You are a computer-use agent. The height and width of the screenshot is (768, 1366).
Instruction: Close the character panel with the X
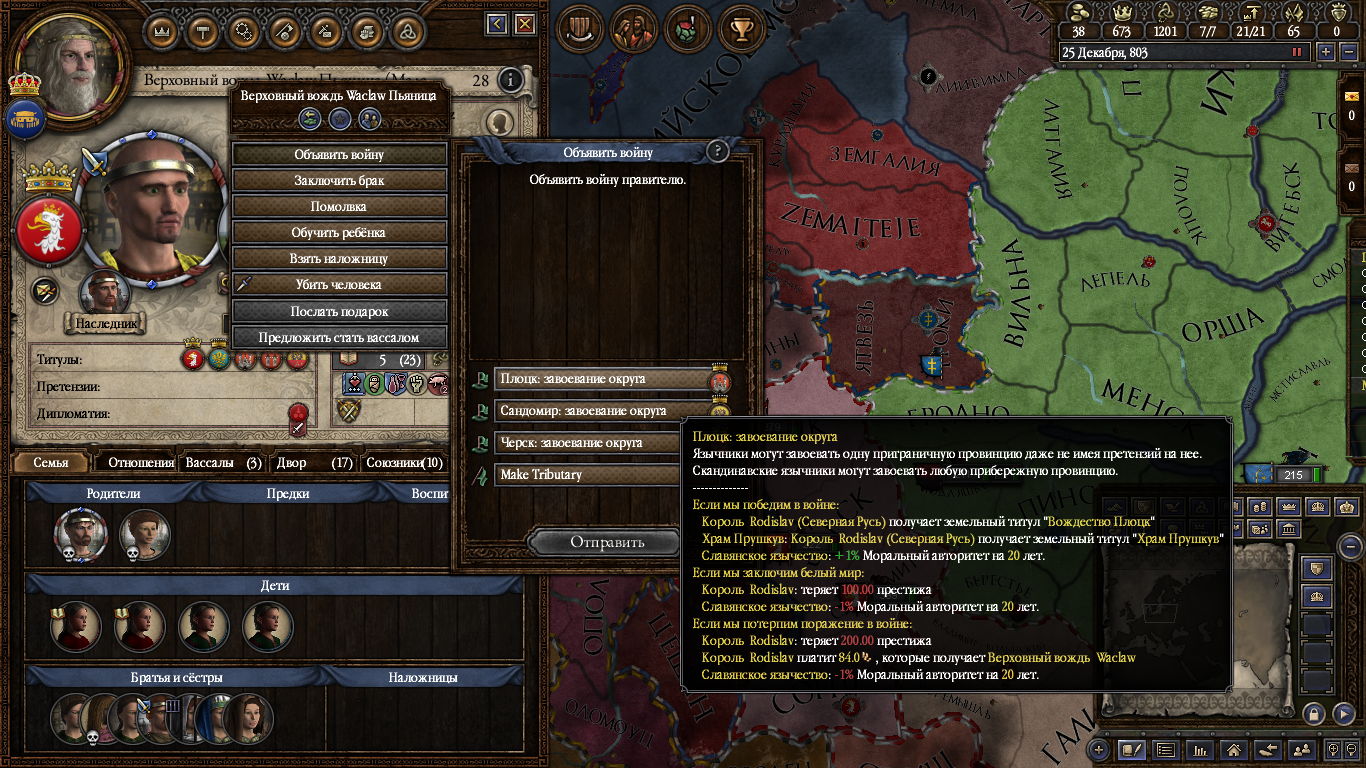tap(524, 24)
